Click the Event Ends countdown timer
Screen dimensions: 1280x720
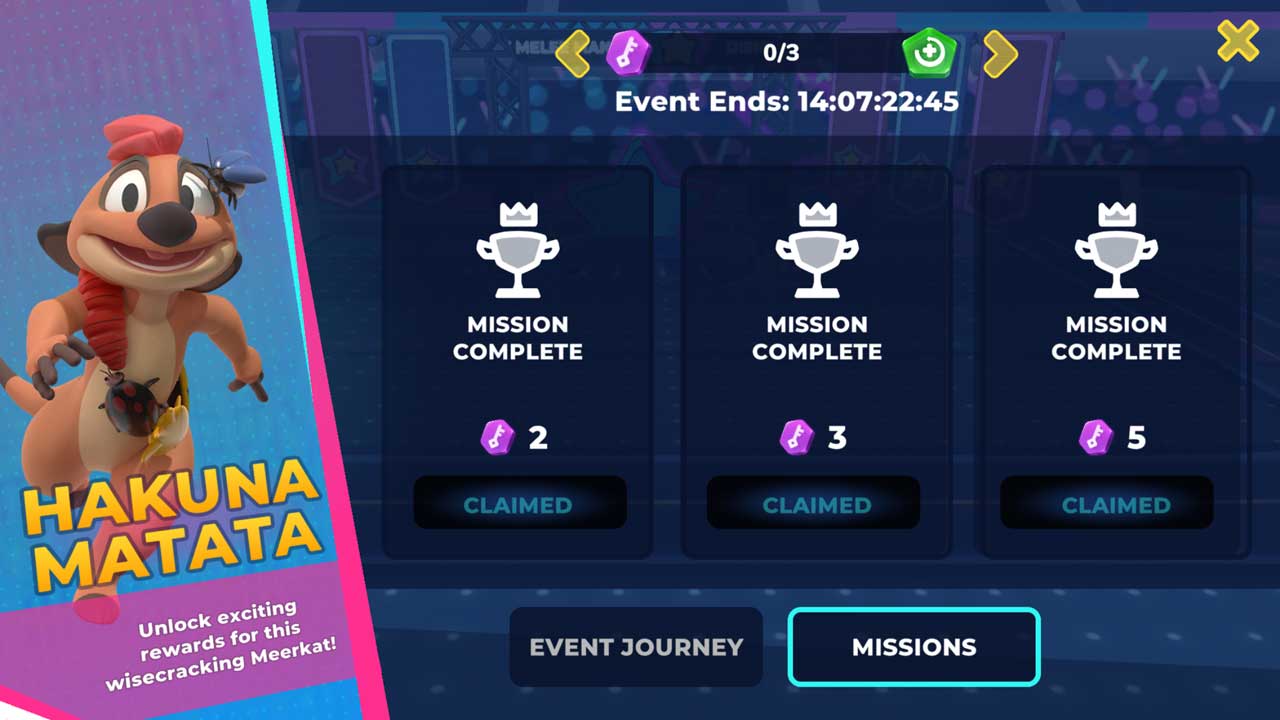tap(786, 101)
